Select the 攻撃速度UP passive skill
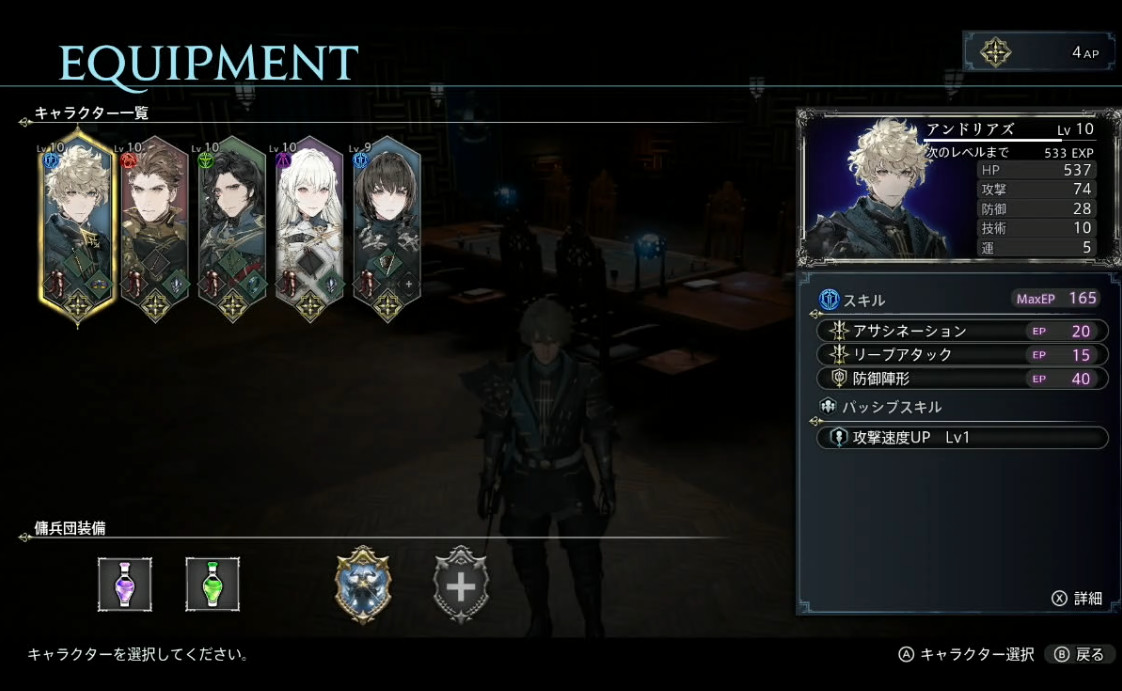1122x691 pixels. tap(962, 438)
